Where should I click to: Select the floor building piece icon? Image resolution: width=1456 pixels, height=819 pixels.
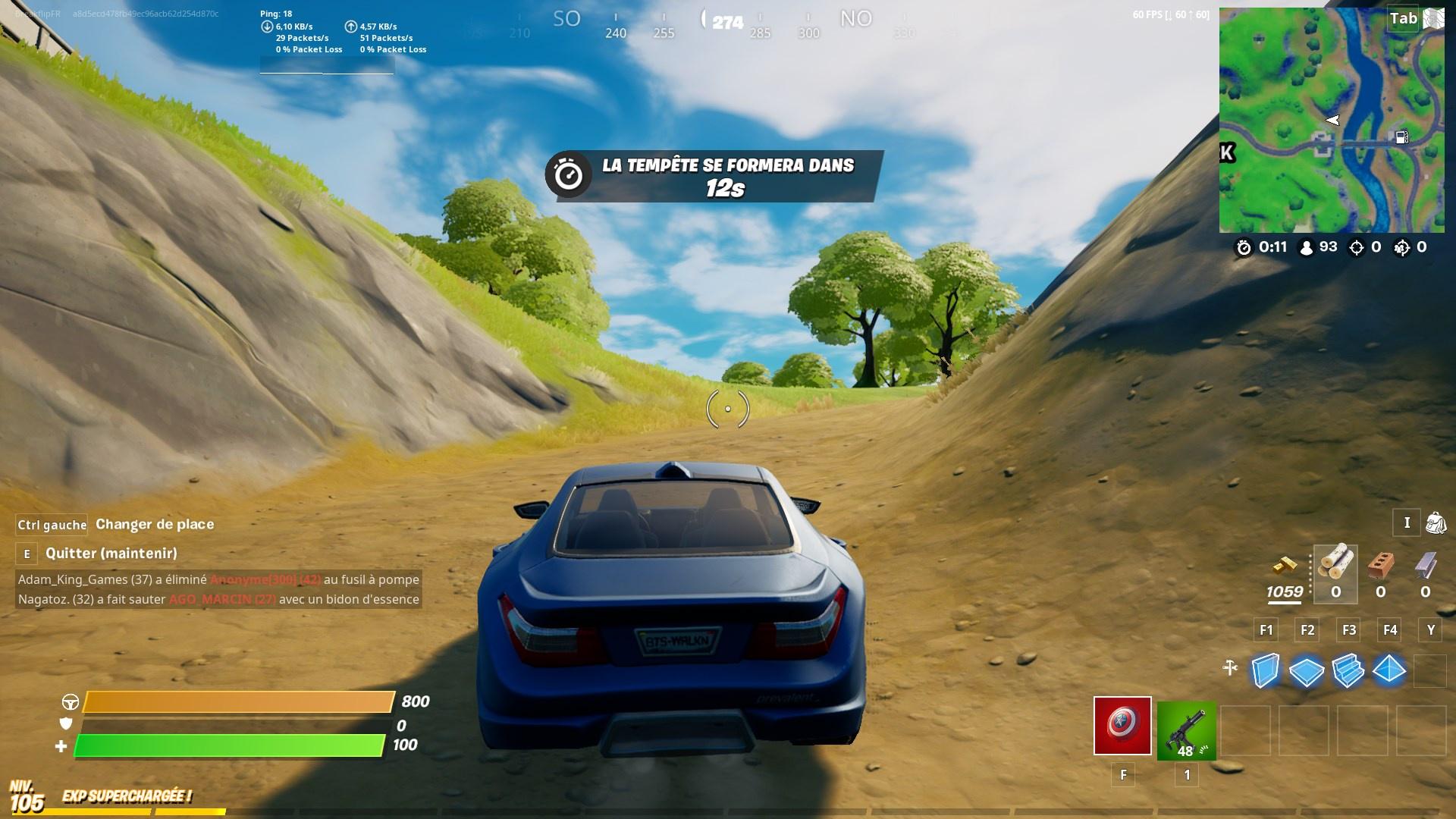click(1307, 670)
